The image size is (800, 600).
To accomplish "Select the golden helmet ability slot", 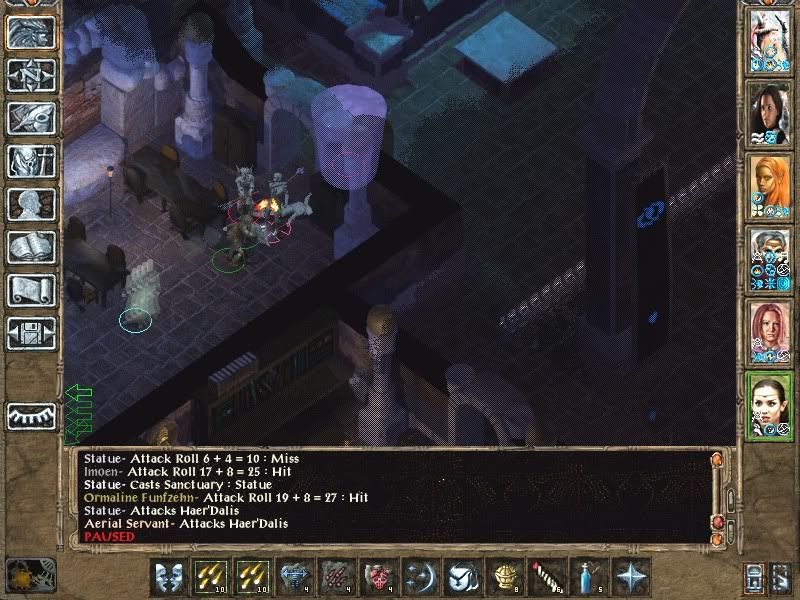I will [x=505, y=577].
